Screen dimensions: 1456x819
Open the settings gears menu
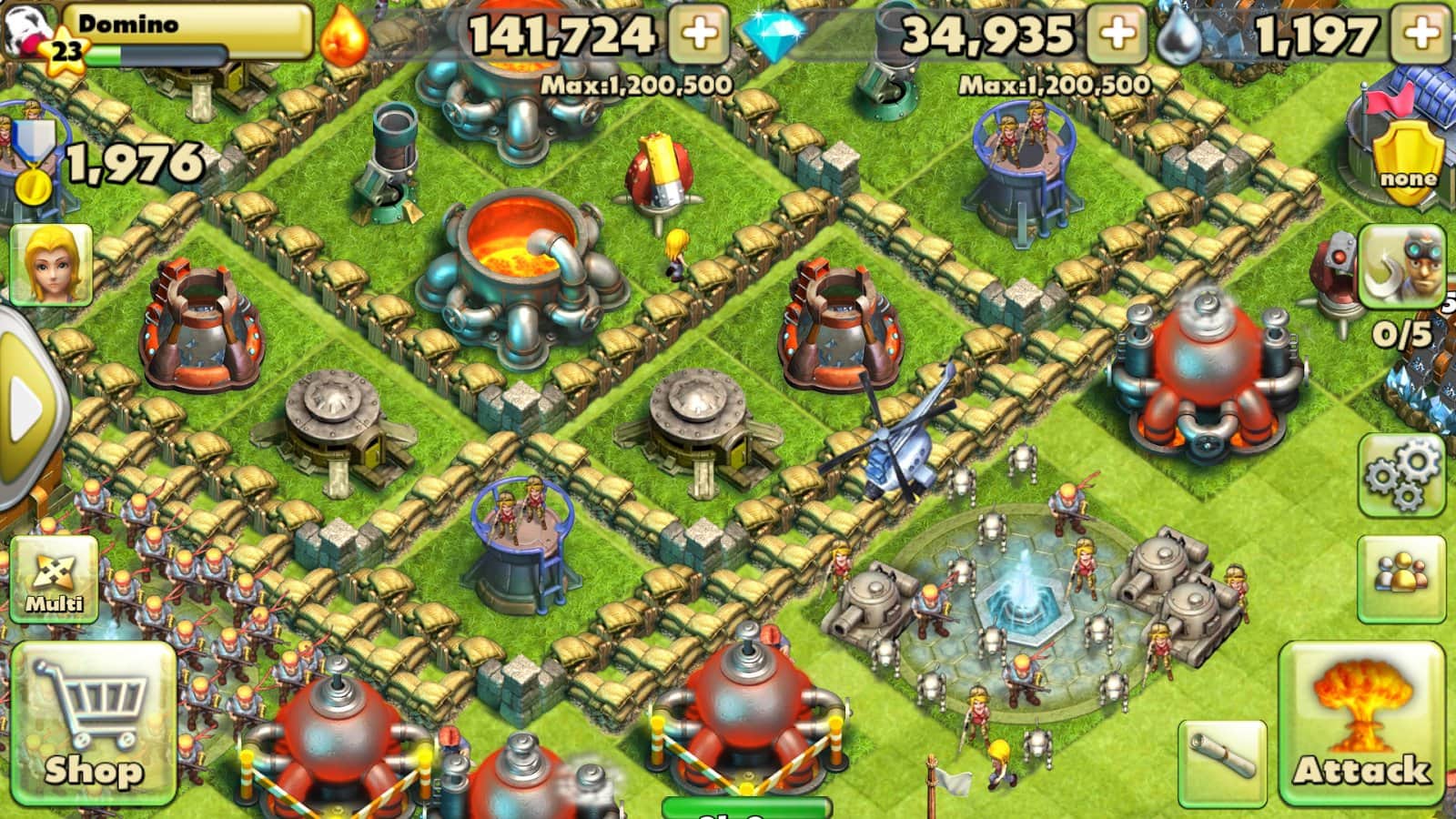click(x=1401, y=475)
